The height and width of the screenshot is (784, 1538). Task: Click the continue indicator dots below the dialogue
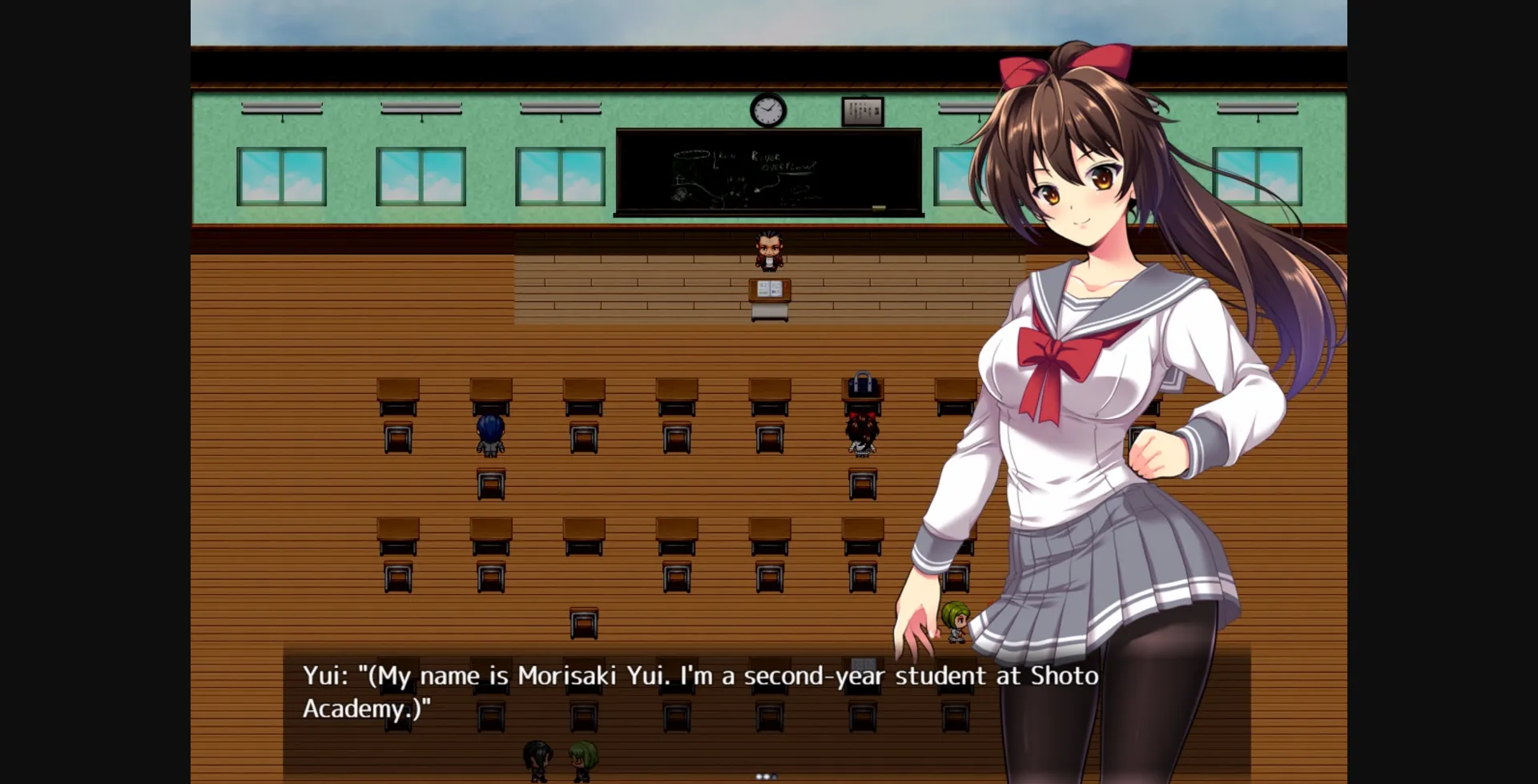click(765, 774)
